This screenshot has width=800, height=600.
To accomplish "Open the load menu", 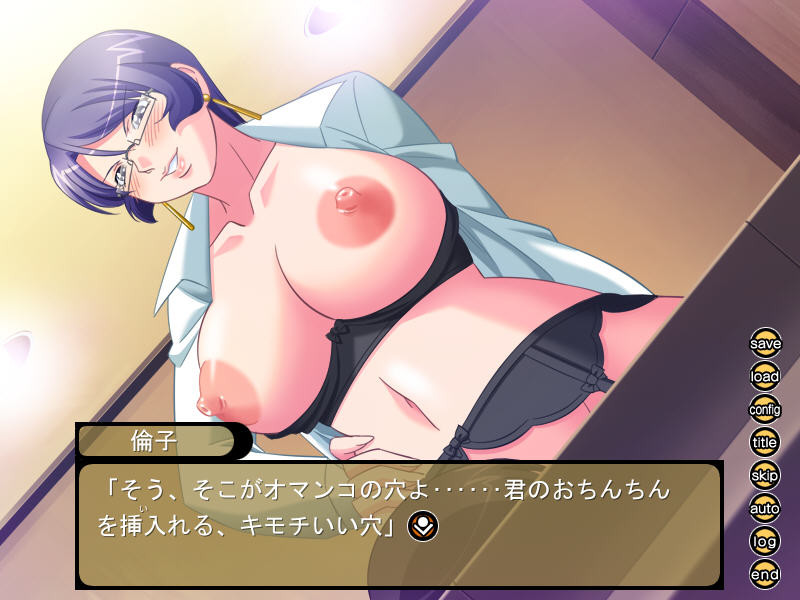I will tap(765, 377).
